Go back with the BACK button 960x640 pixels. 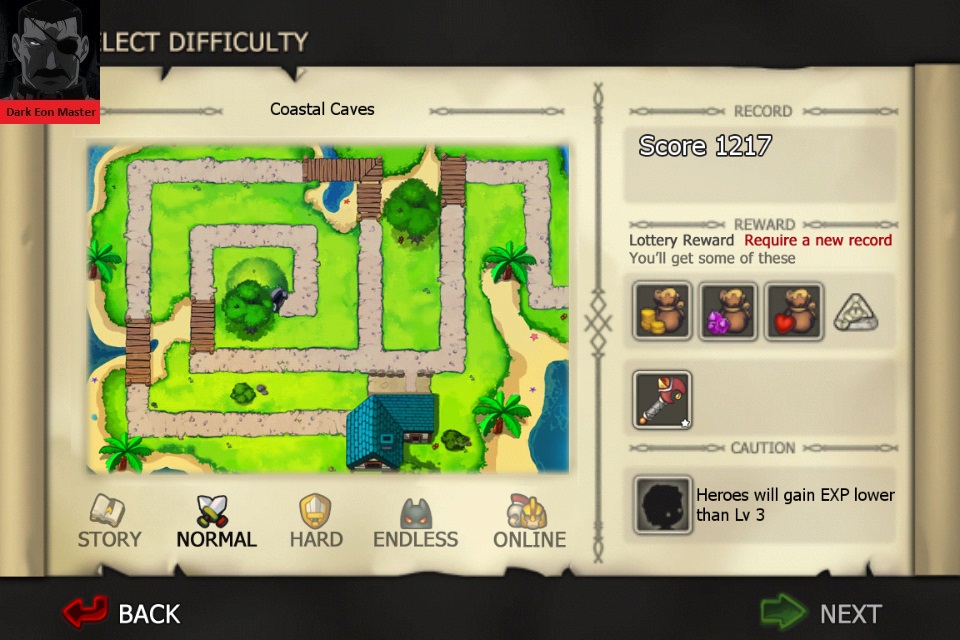121,612
